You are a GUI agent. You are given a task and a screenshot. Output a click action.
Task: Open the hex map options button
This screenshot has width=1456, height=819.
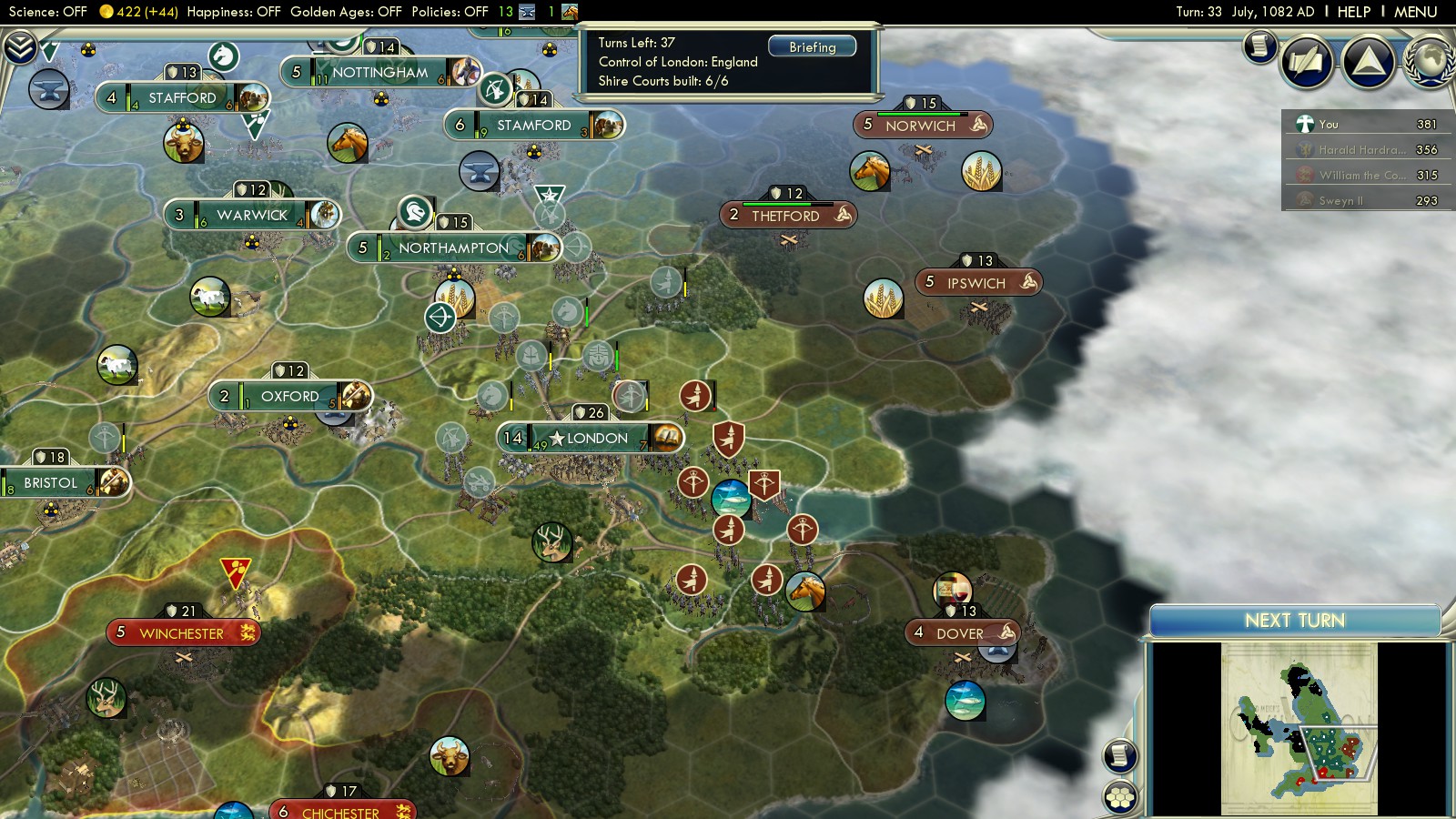1120,797
